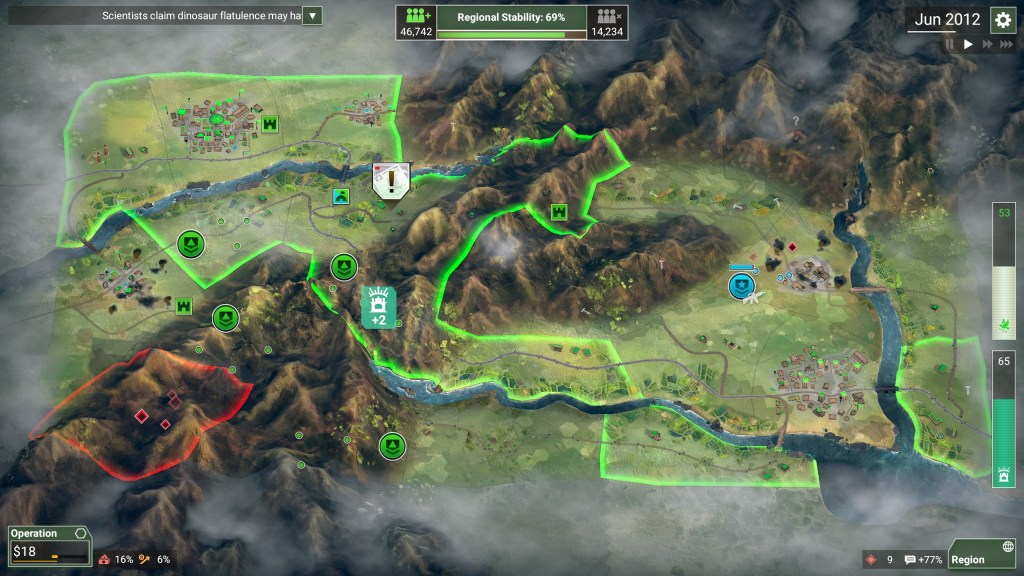The image size is (1024, 576).
Task: Set game speed to normal play
Action: pos(968,44)
